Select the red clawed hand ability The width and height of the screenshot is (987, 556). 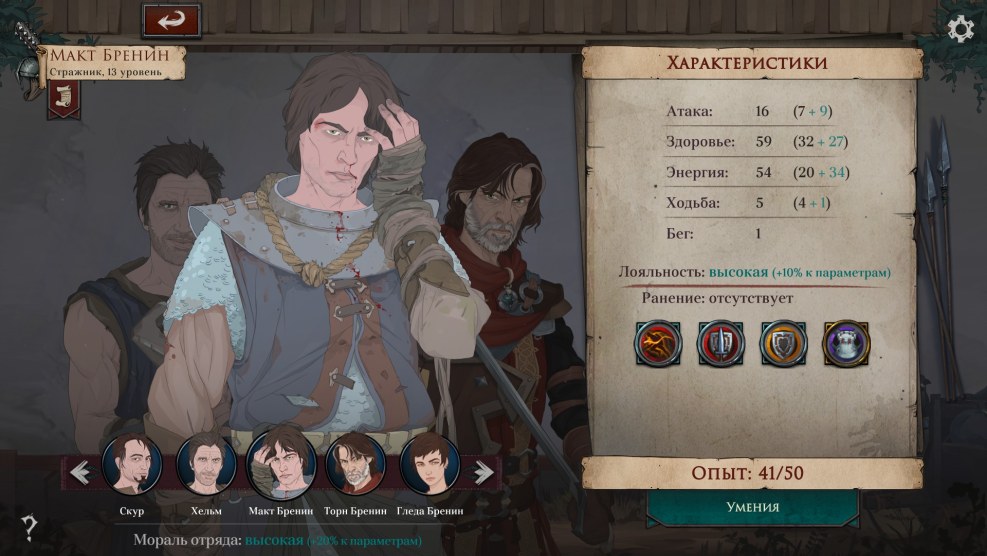click(x=658, y=343)
